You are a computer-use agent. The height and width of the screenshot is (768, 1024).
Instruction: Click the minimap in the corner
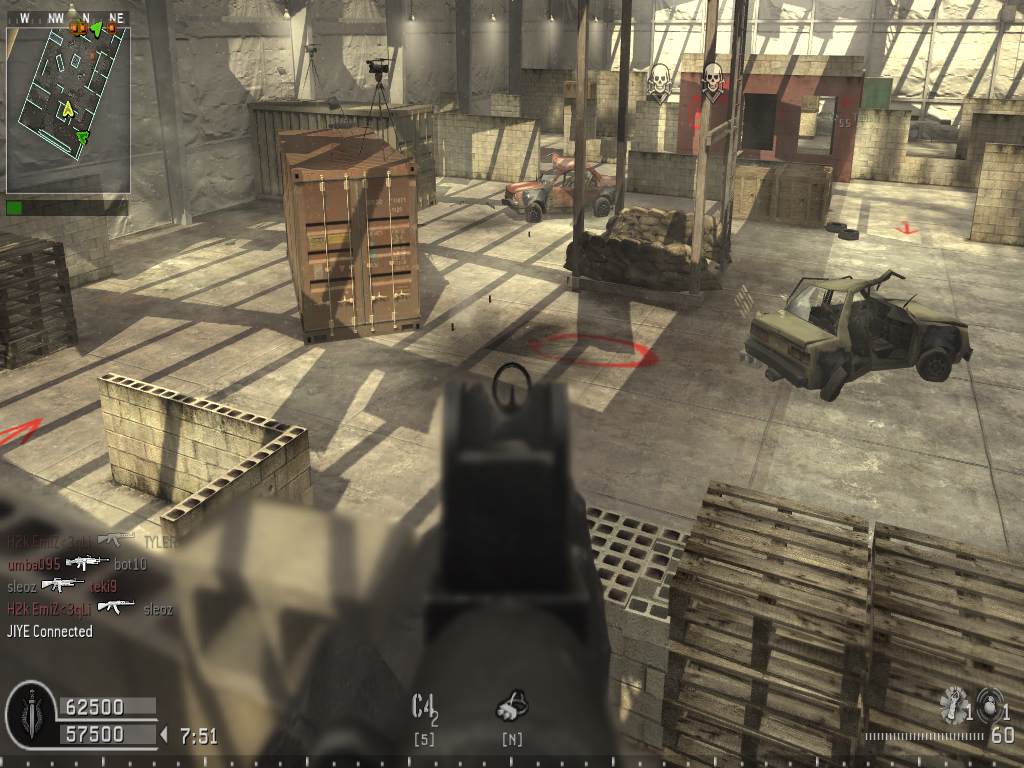68,110
